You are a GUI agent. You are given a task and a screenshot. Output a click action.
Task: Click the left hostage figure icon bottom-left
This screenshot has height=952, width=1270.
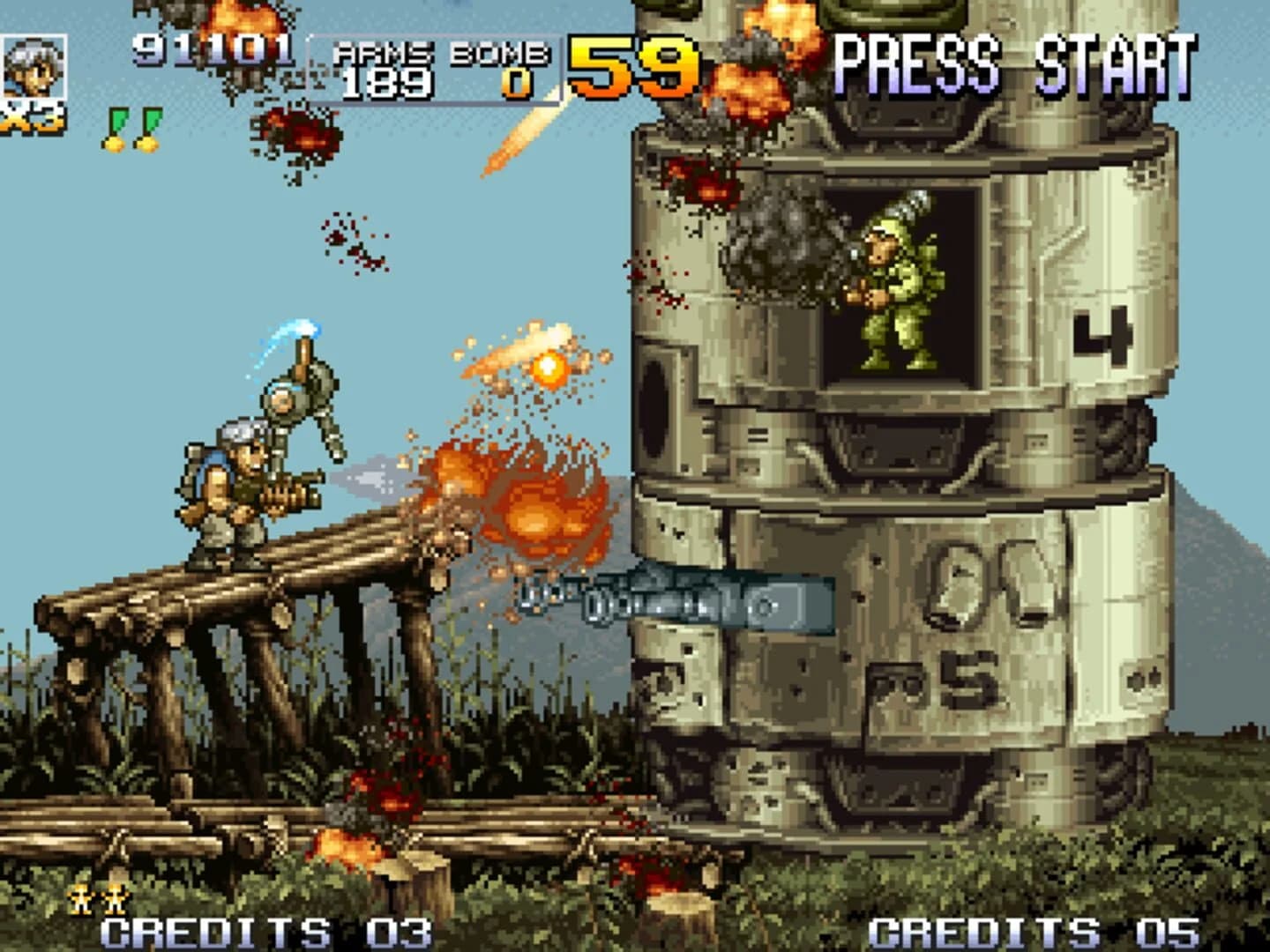[79, 896]
